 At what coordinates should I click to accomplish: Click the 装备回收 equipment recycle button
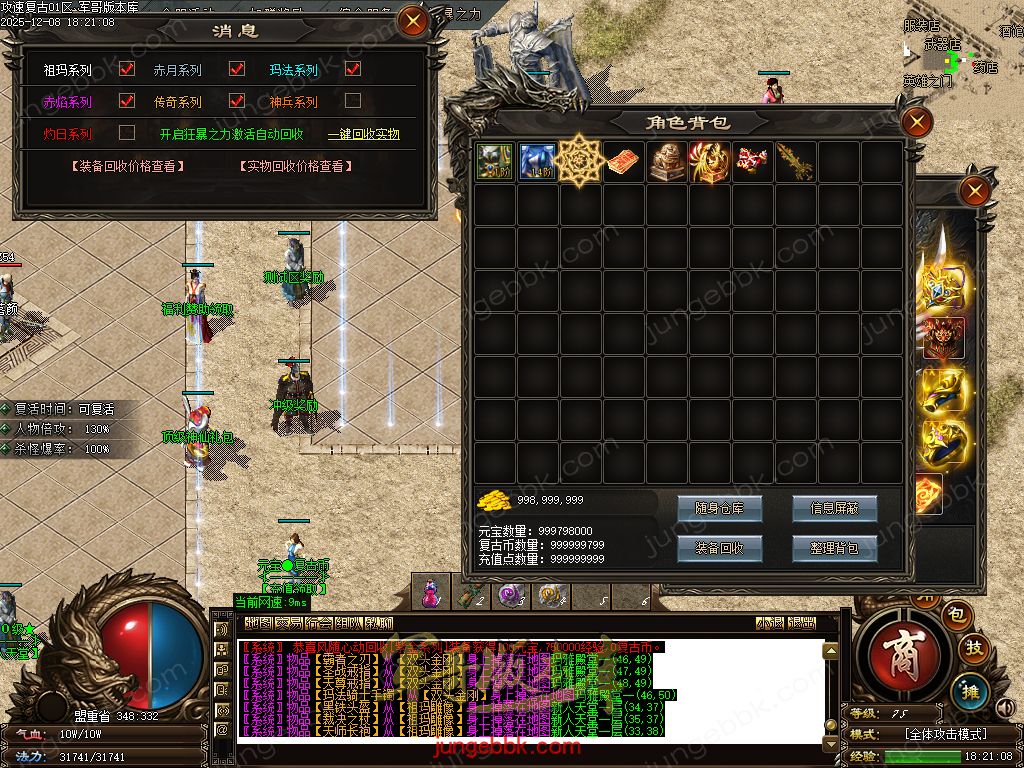[719, 548]
